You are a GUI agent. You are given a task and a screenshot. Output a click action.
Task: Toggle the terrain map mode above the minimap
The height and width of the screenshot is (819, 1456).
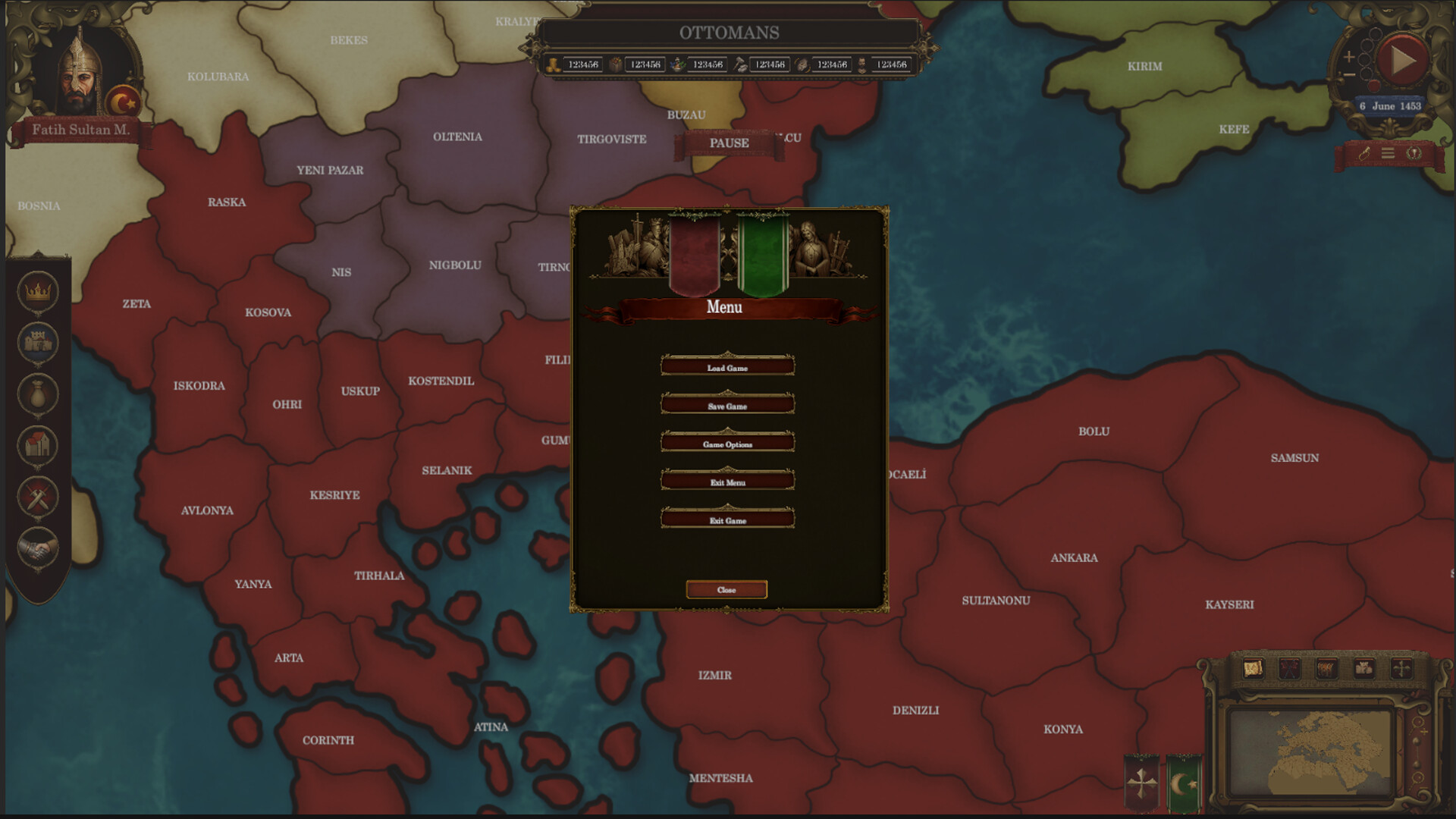point(1254,667)
